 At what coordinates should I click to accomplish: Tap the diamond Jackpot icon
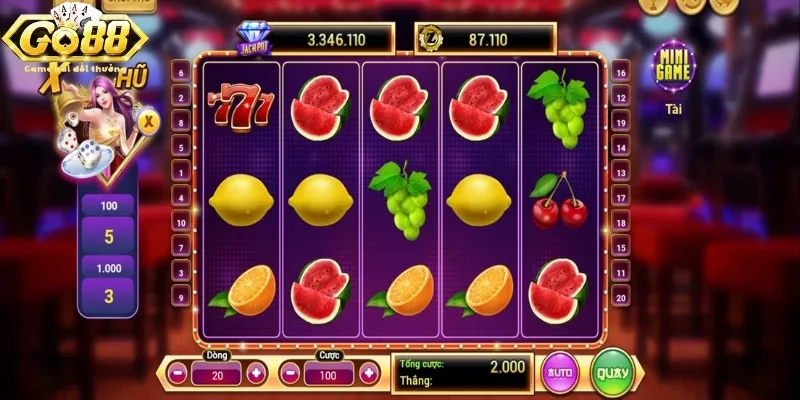[253, 40]
